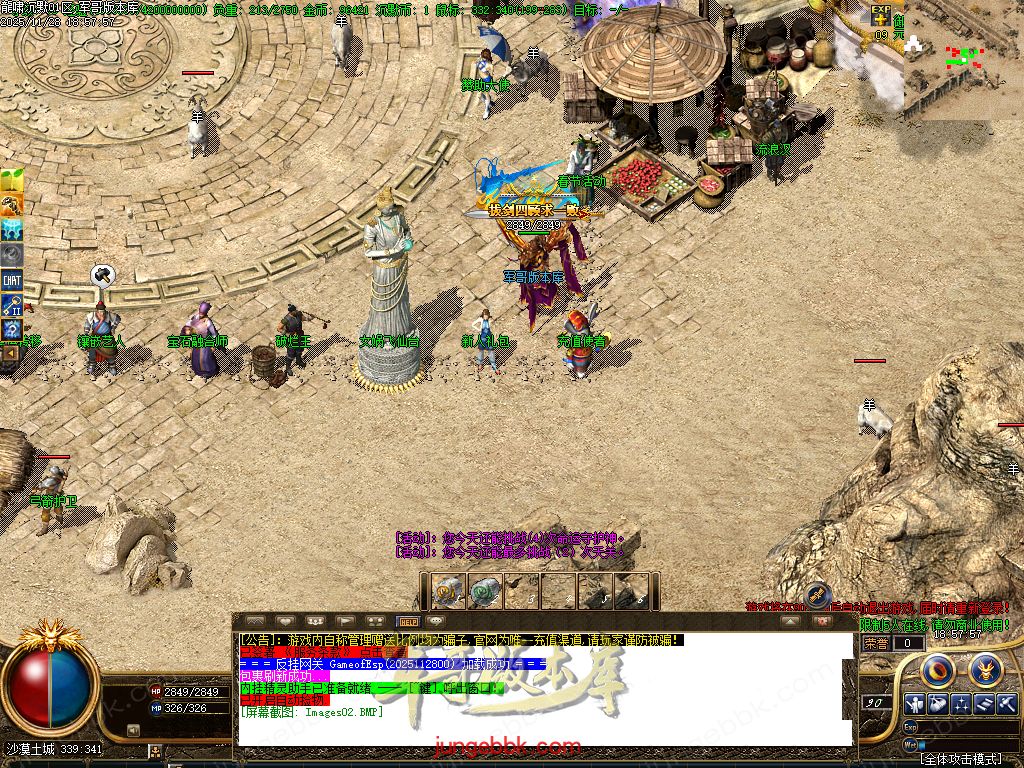Select the golden key icon
Viewport: 1024px width, 768px height.
click(12, 305)
